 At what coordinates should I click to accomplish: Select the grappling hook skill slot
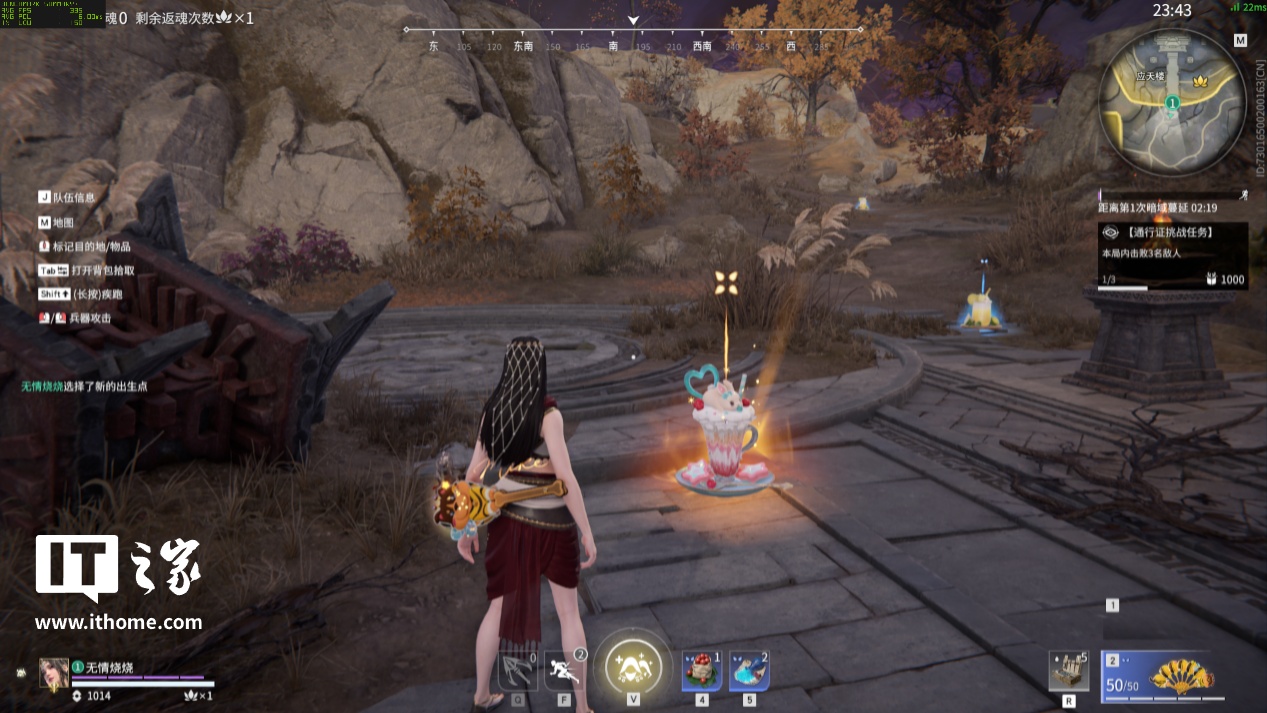(x=518, y=671)
